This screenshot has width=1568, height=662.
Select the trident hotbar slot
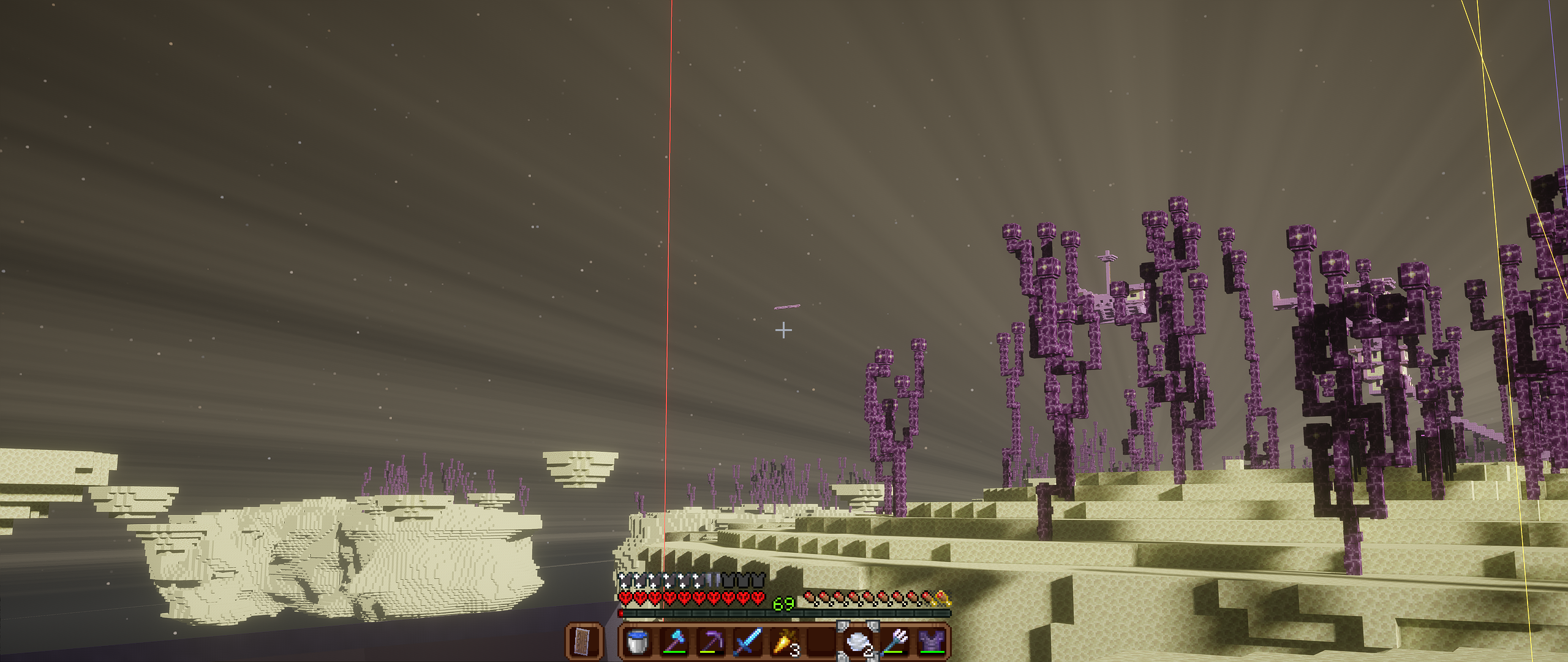click(894, 642)
